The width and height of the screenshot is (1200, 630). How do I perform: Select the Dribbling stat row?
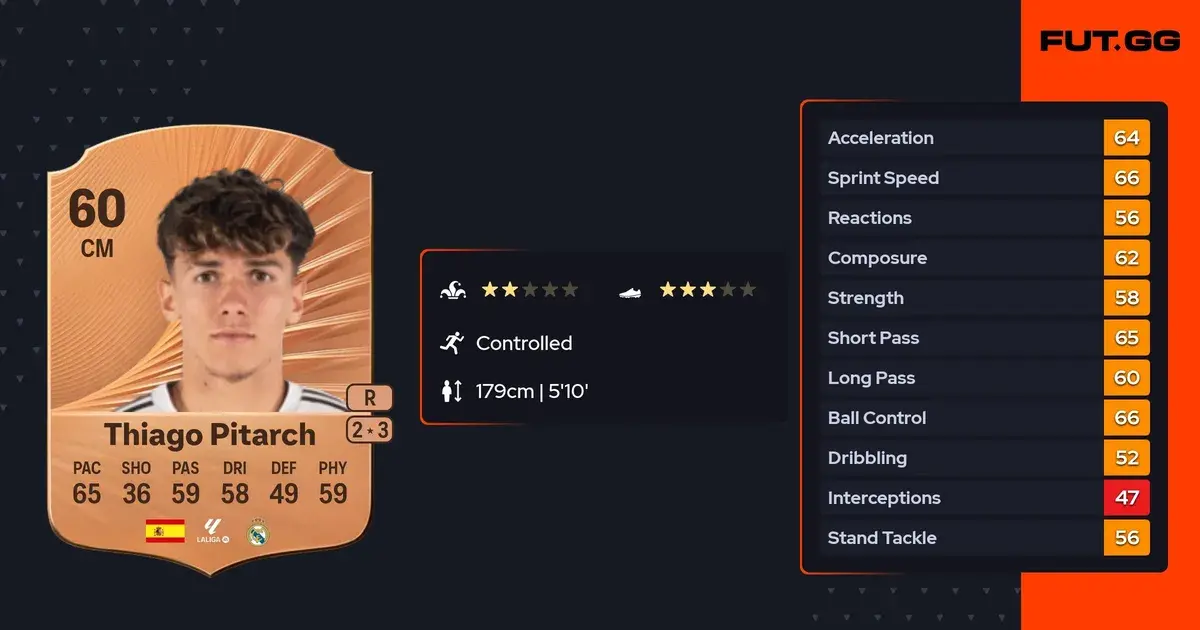point(984,458)
